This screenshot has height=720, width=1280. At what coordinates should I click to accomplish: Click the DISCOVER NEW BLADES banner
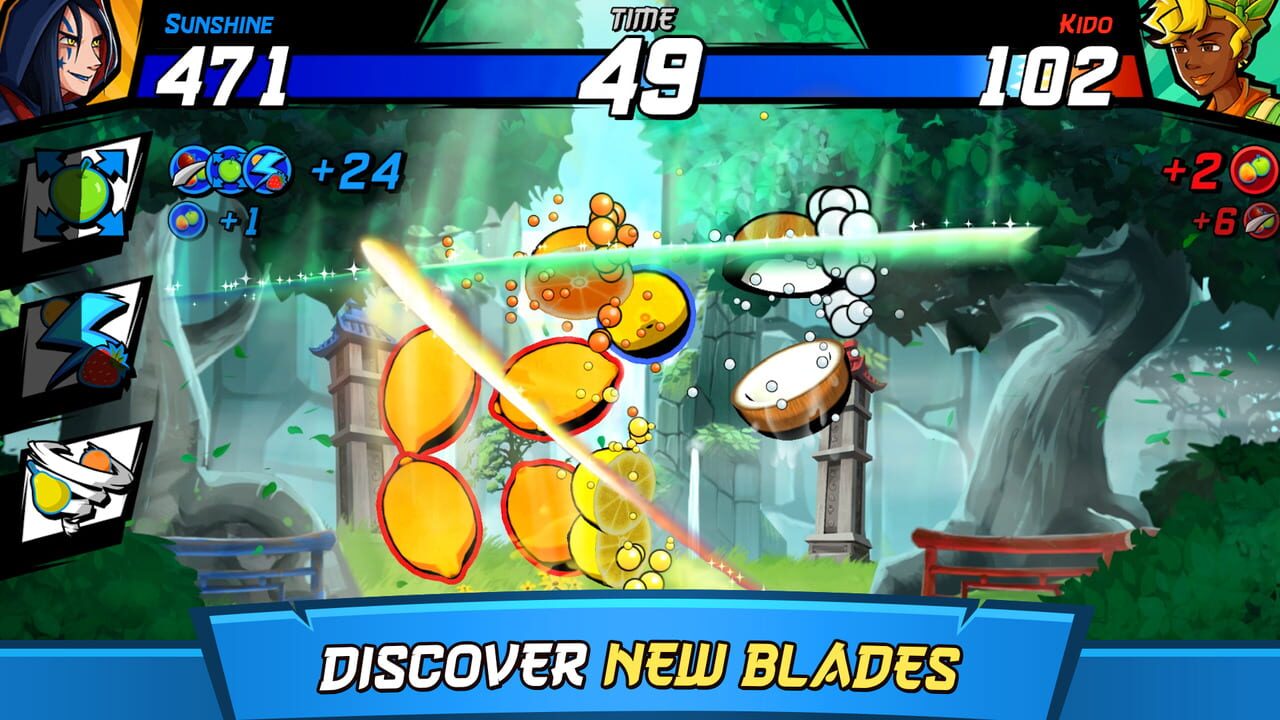640,665
